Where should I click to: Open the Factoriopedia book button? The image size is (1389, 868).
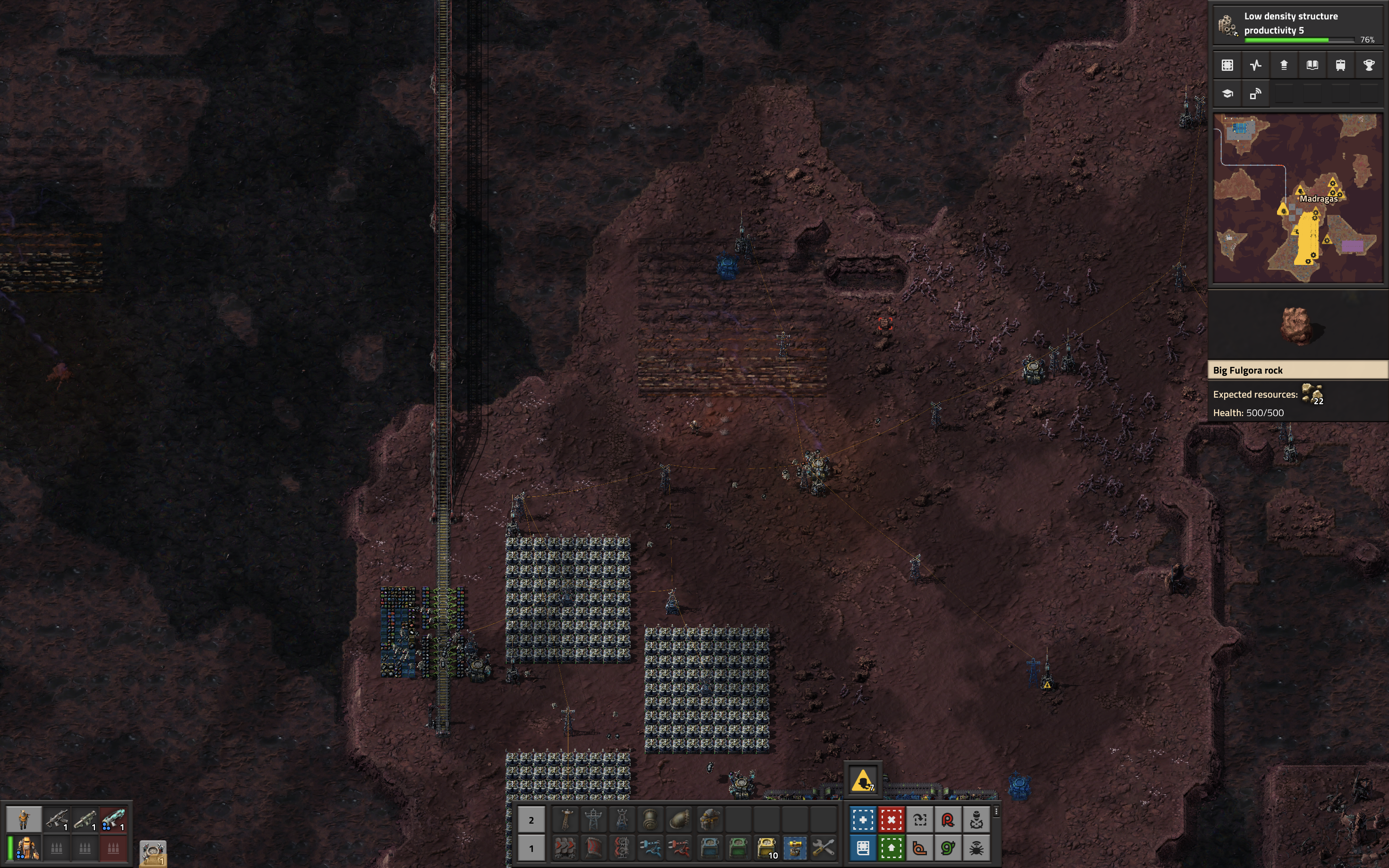(x=1312, y=66)
